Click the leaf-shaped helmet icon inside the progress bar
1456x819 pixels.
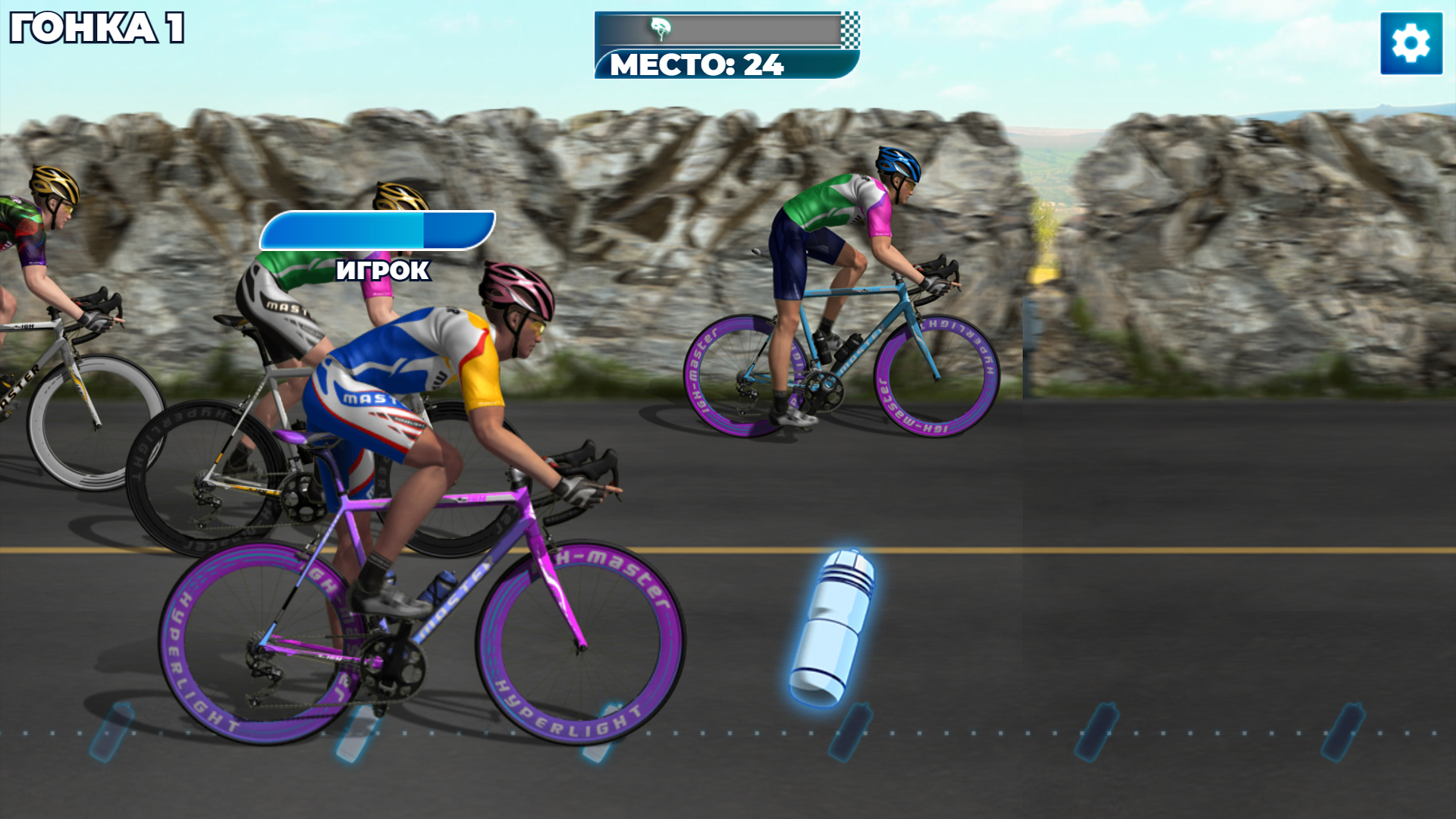660,27
